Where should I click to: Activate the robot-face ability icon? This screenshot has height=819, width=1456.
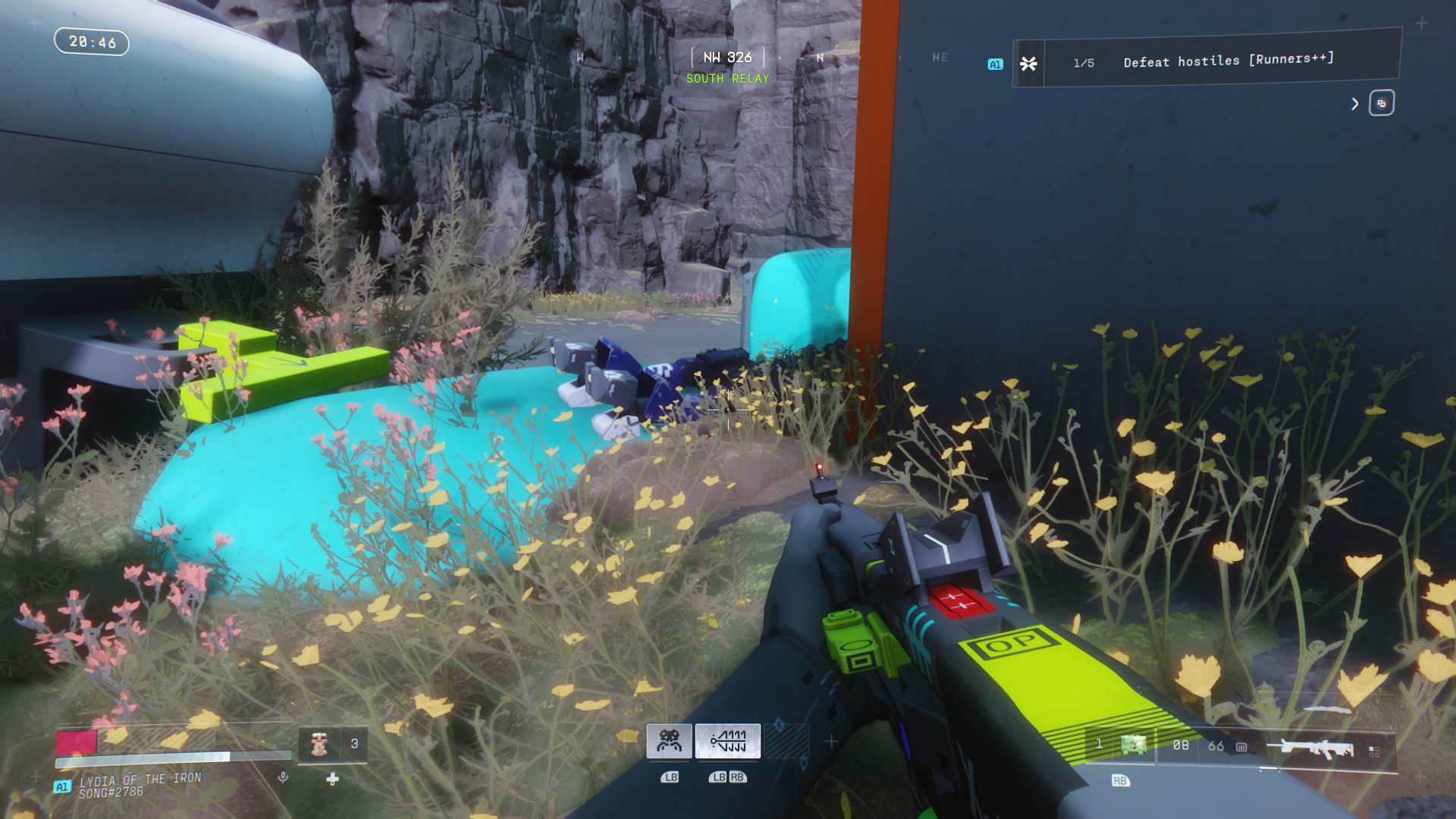coord(669,741)
